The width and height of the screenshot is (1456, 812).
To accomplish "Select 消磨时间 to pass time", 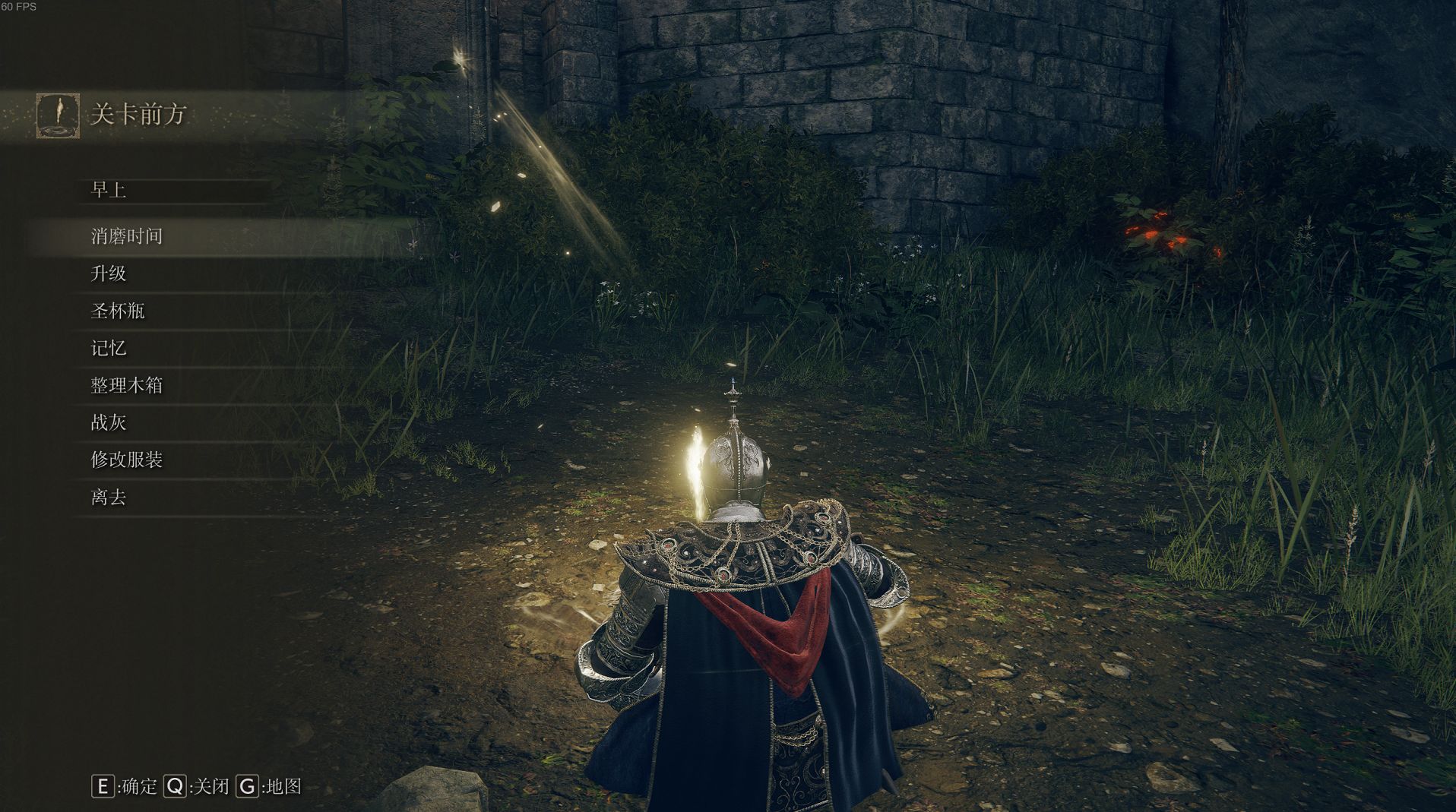I will click(x=127, y=236).
